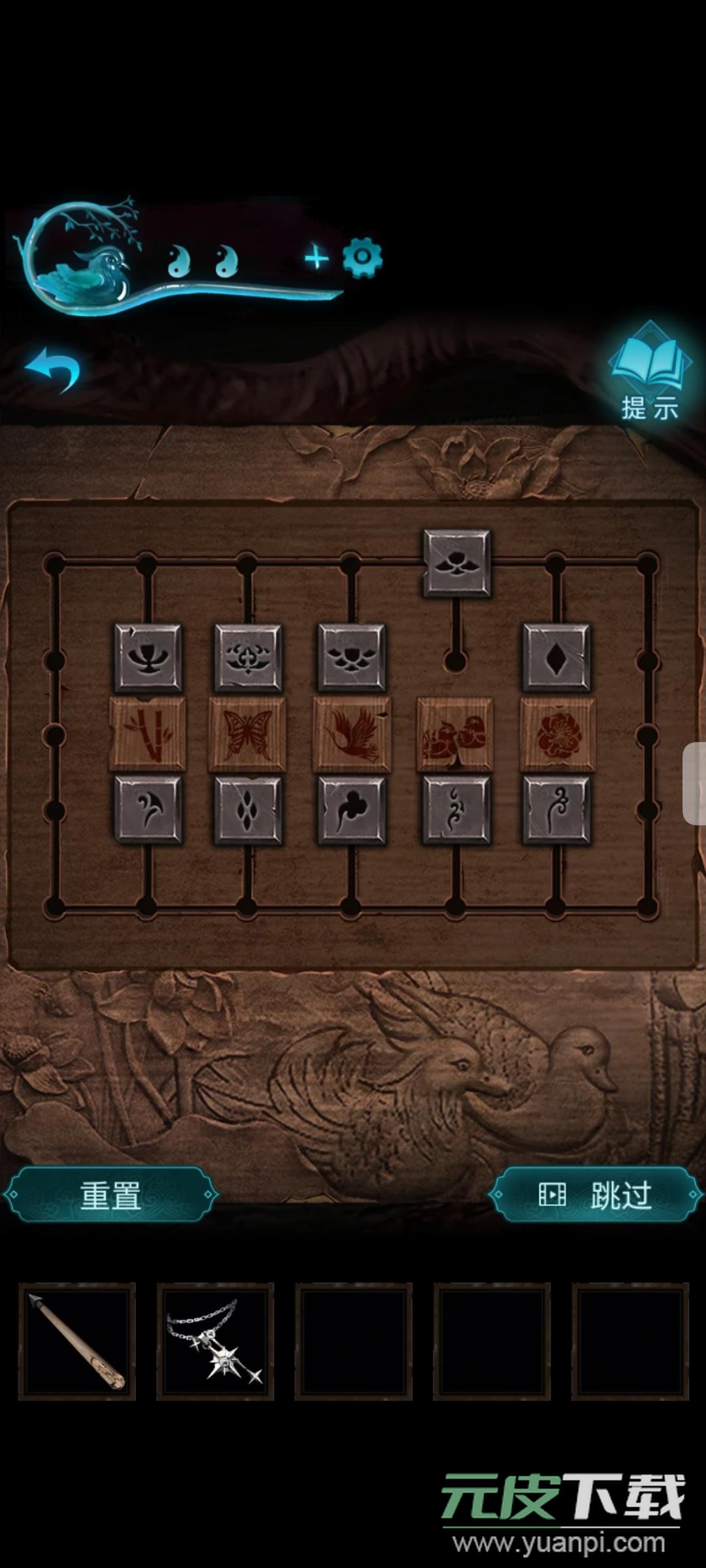Open the settings gear icon

tap(362, 258)
